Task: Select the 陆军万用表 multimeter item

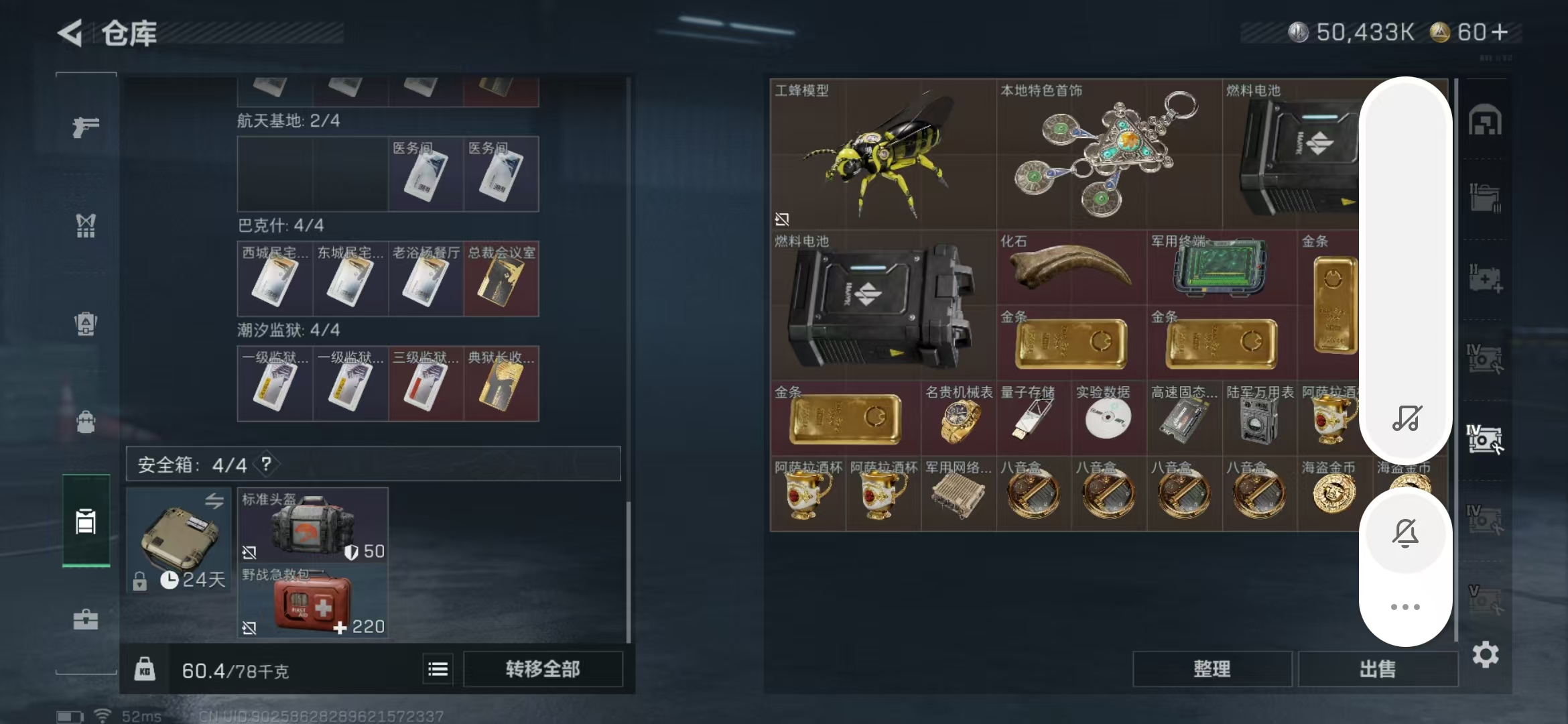Action: [1258, 420]
